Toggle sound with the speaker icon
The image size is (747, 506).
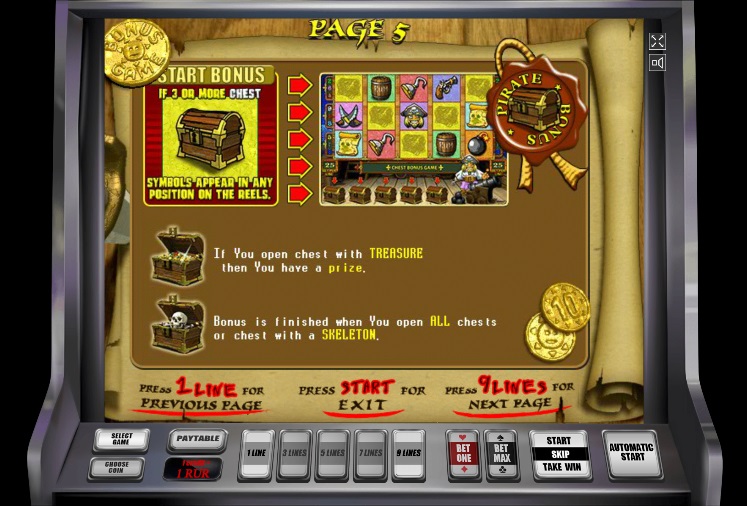657,63
